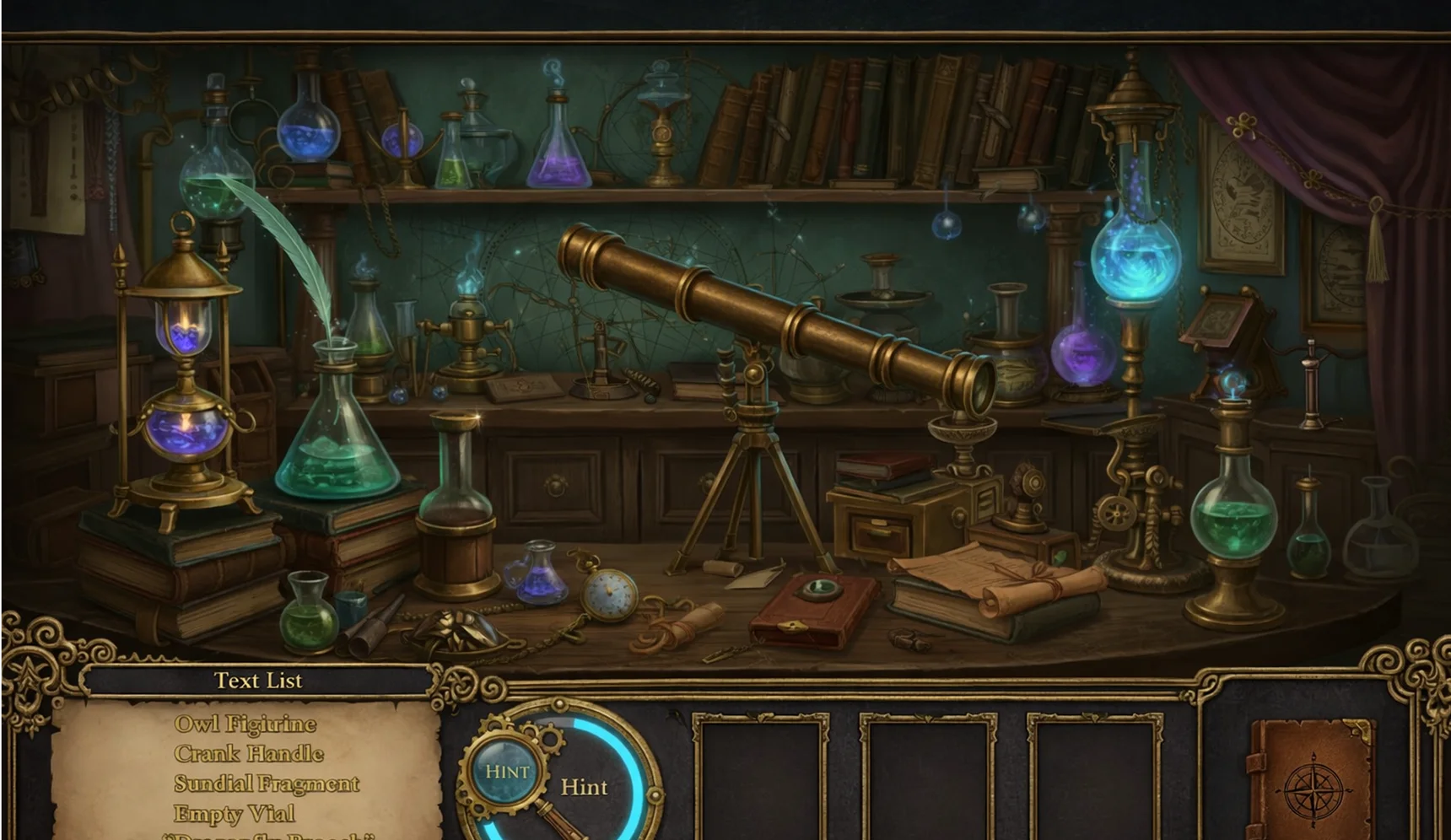1451x840 pixels.
Task: Click the "Text List" header tab
Action: click(x=258, y=680)
